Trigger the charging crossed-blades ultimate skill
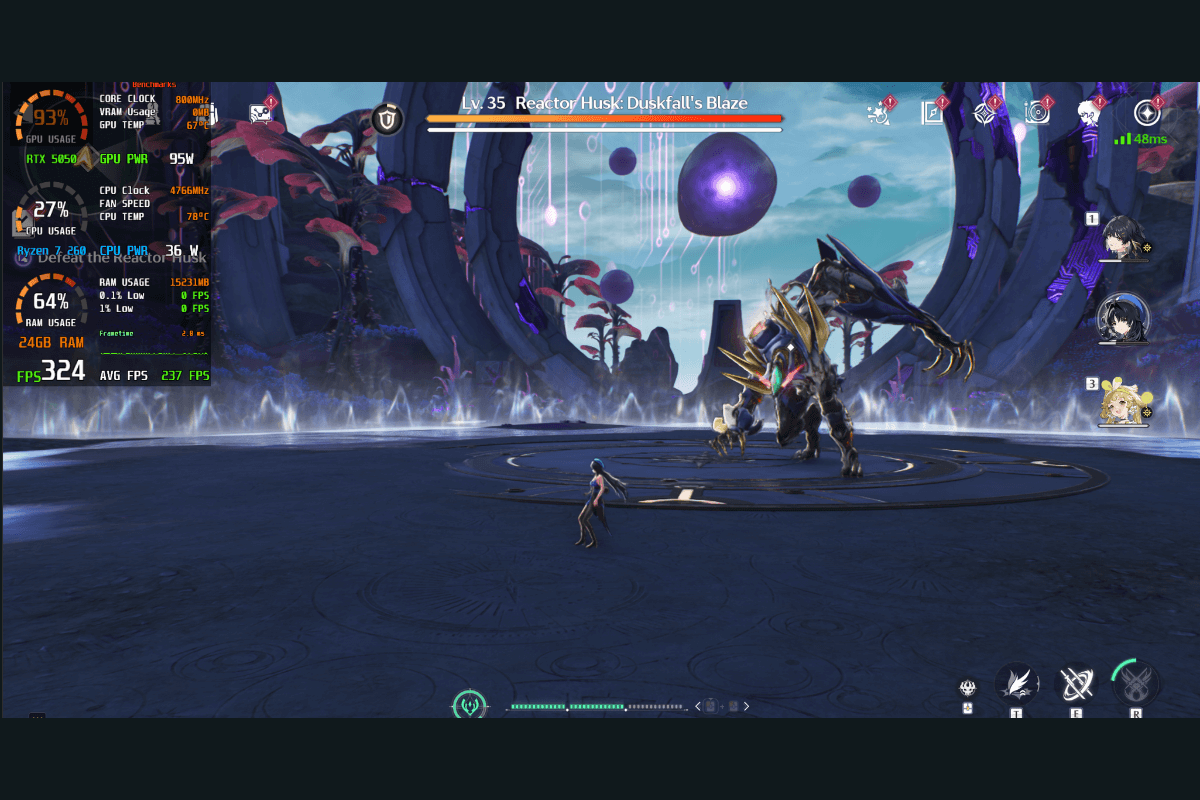The width and height of the screenshot is (1200, 800). tap(1136, 683)
